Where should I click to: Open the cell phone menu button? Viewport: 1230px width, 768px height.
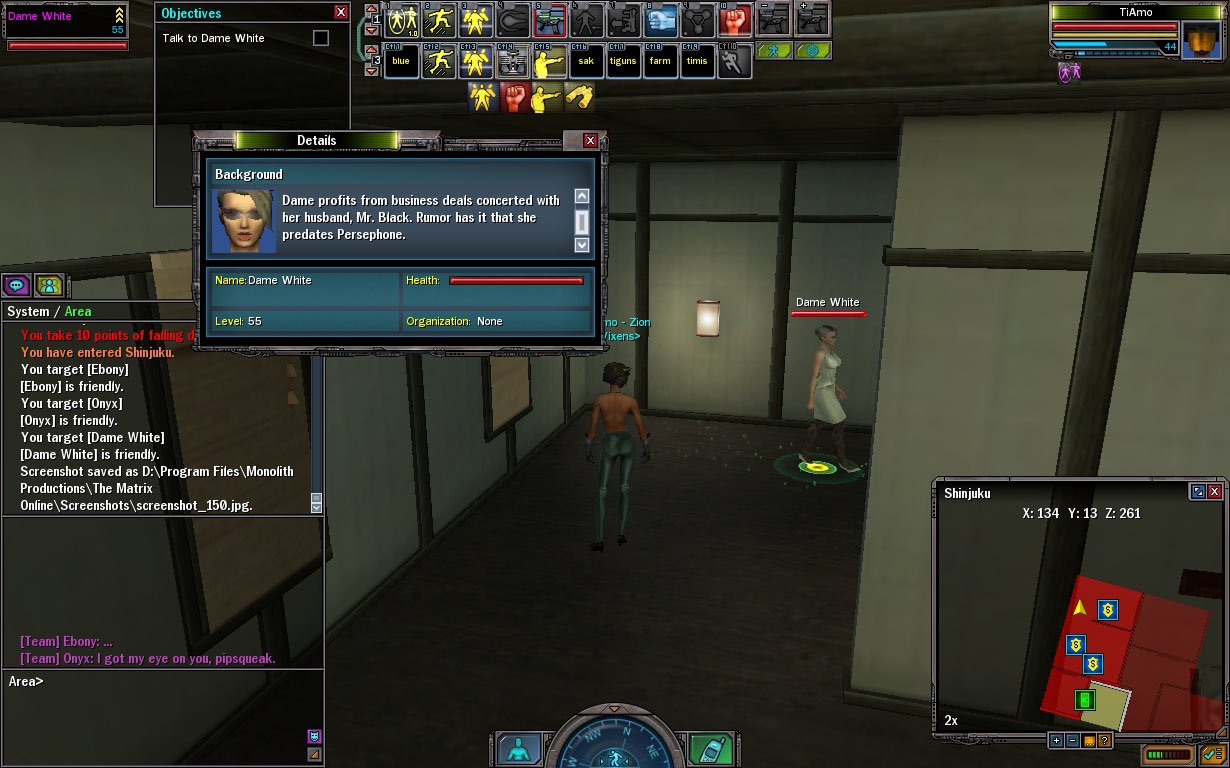click(711, 749)
